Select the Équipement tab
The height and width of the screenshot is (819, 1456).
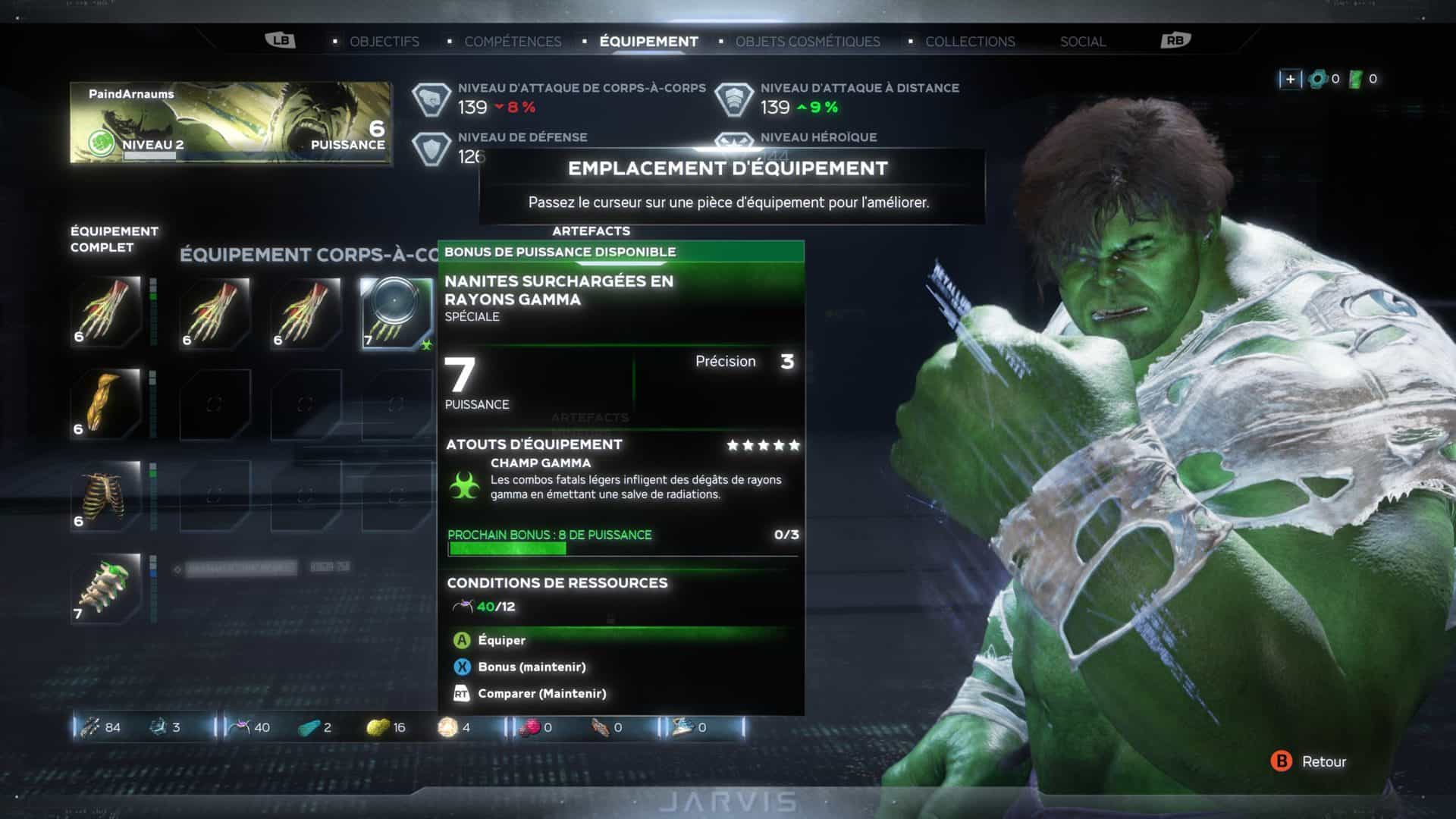[648, 42]
